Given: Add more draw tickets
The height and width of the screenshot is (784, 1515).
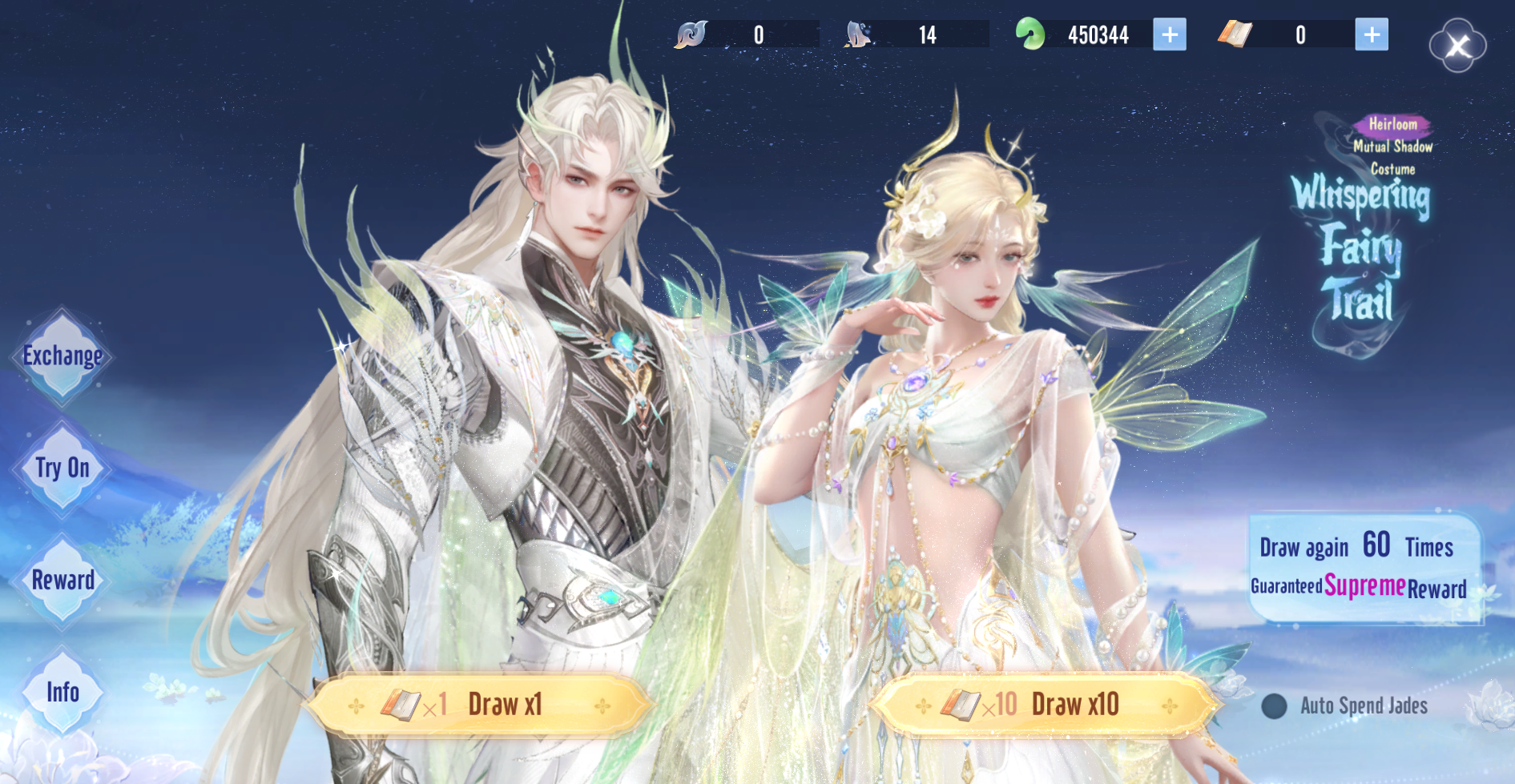Looking at the screenshot, I should click(x=1371, y=34).
